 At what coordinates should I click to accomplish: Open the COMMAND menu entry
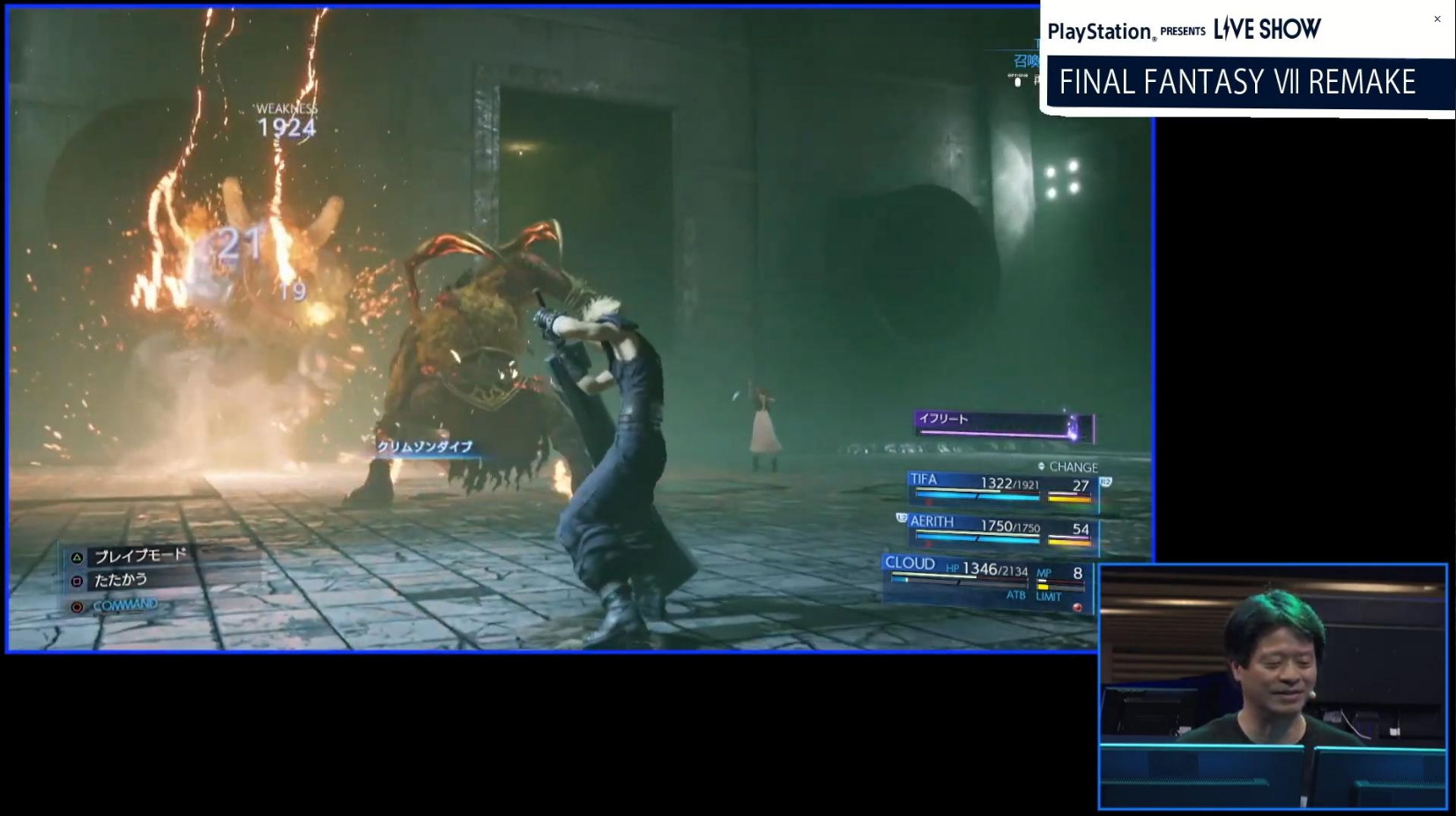124,605
